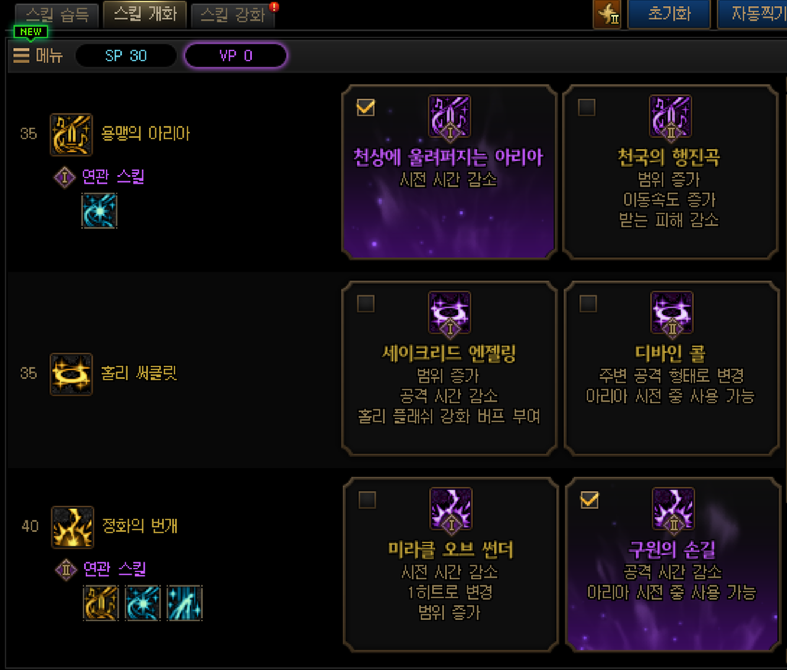Open the 스킬 강화 tab
Screen dimensions: 787x670
pyautogui.click(x=233, y=15)
